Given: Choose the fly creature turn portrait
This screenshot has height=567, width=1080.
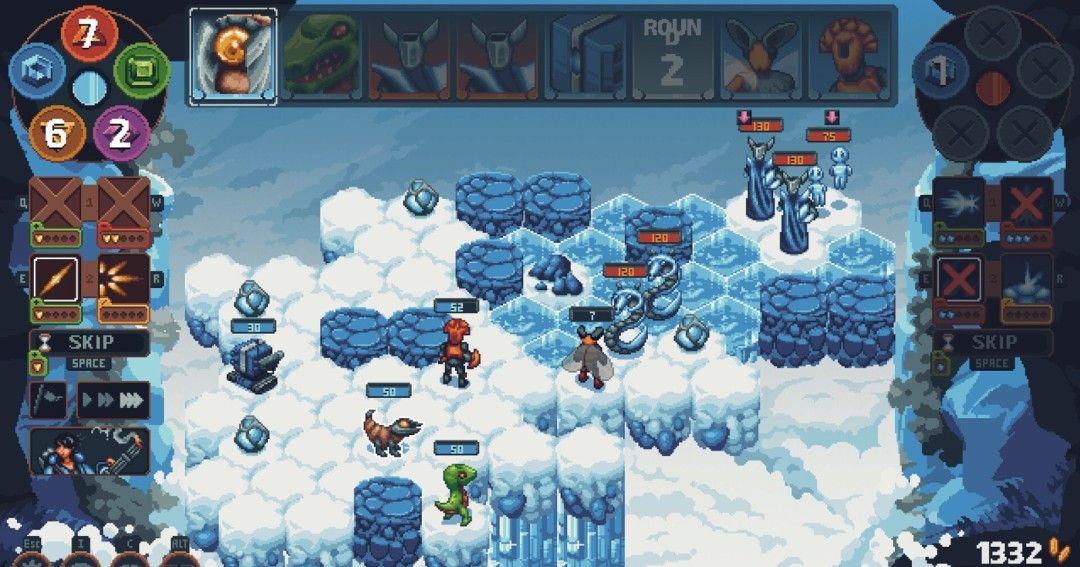Looking at the screenshot, I should [763, 55].
